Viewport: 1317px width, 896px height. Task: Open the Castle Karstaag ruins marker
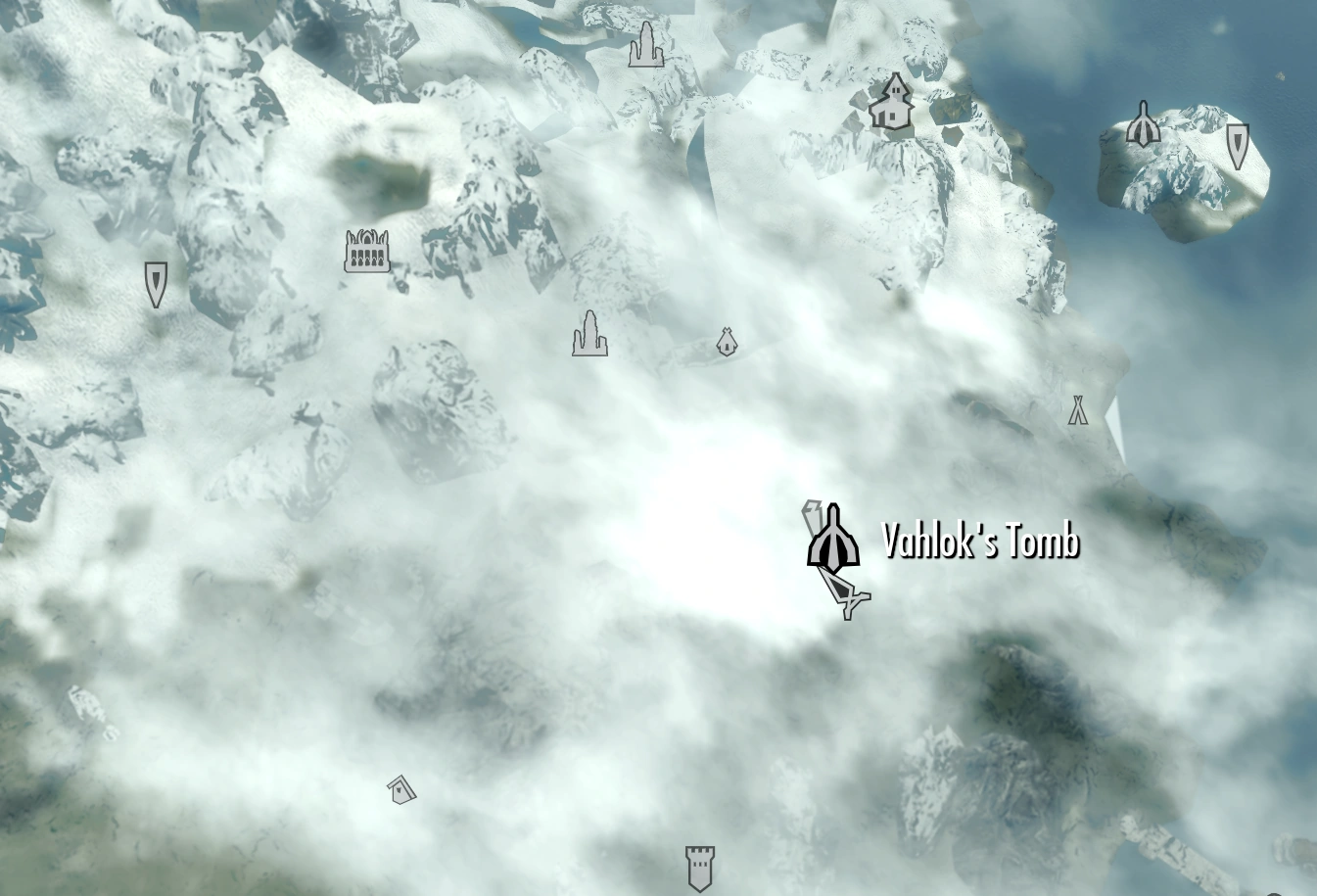367,252
